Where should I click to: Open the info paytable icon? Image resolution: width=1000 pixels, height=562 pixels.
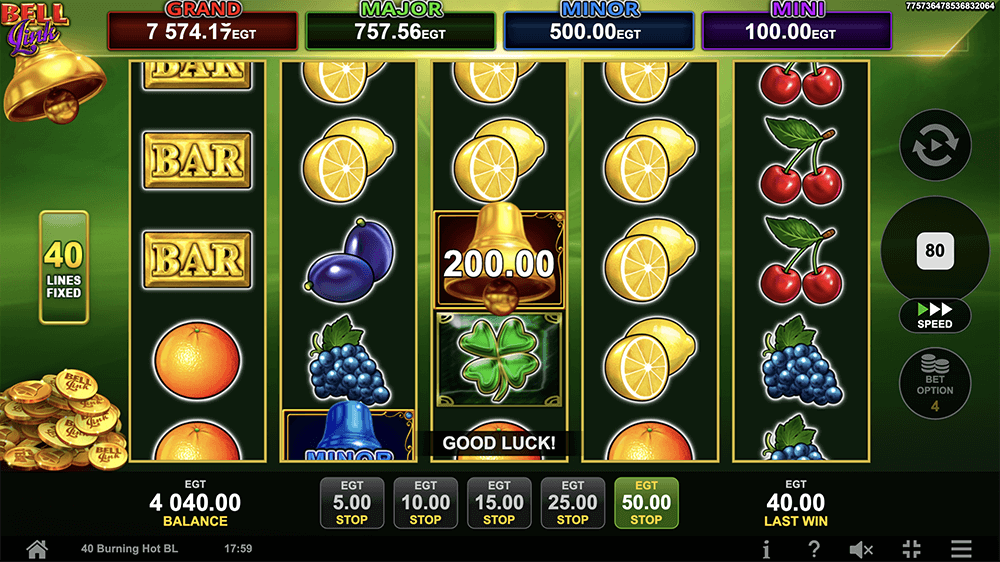(x=766, y=549)
